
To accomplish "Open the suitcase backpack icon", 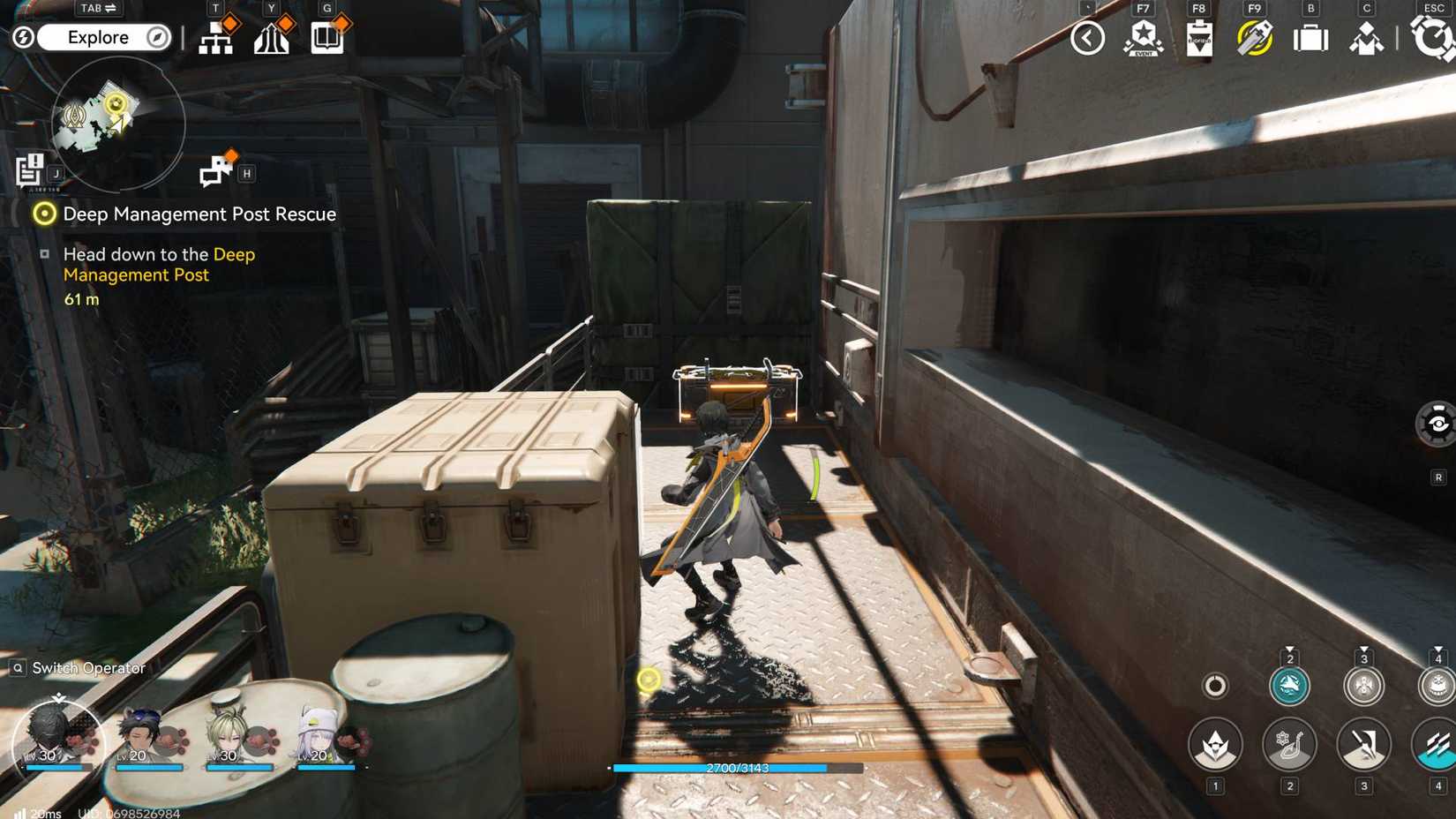I will [x=1310, y=39].
